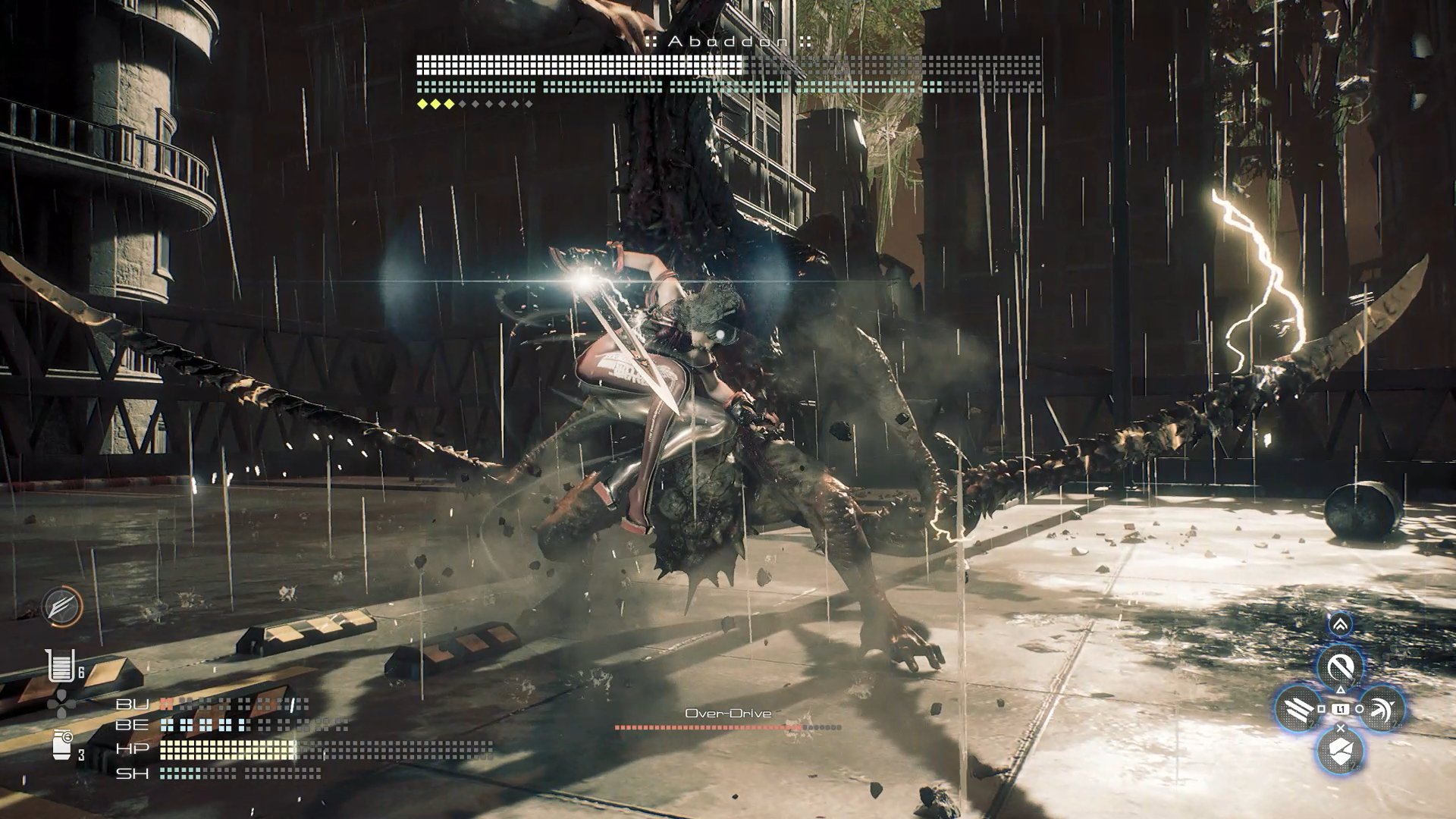Click the double-chevron skill set switcher

1340,624
